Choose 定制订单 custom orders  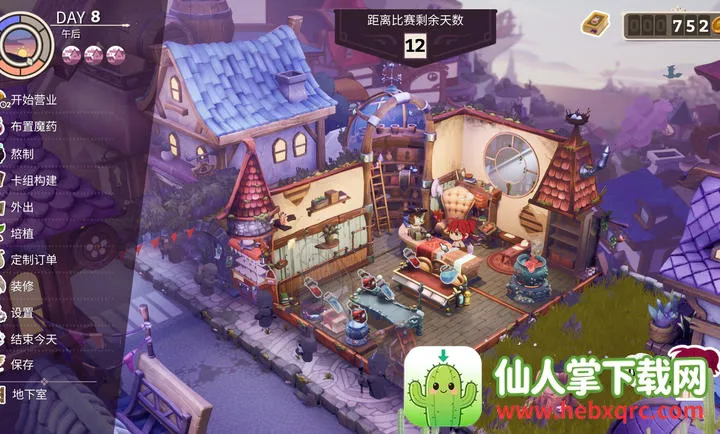click(x=33, y=259)
